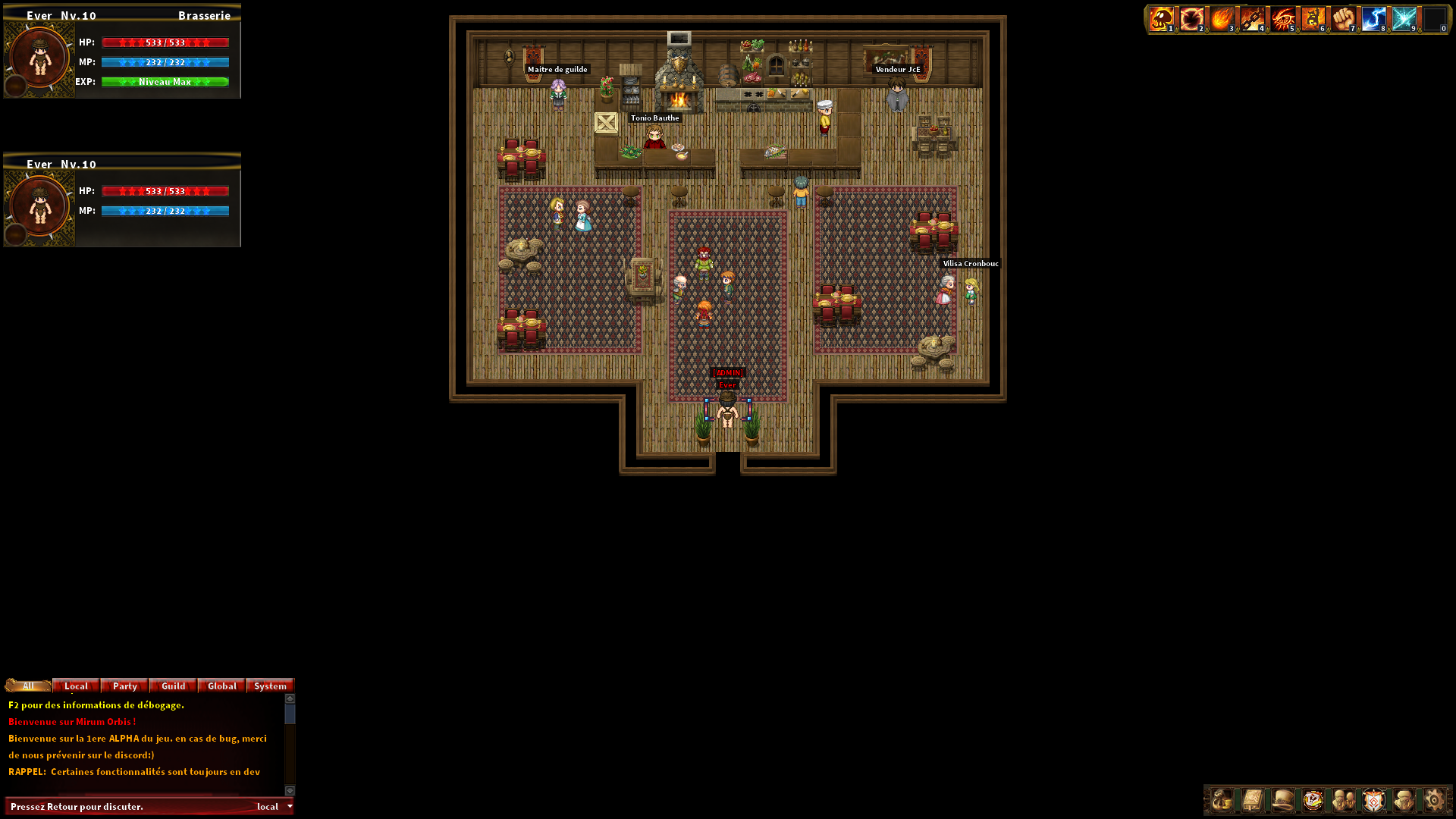The image size is (1456, 819).
Task: Open the quest log badge icon
Action: [1313, 801]
